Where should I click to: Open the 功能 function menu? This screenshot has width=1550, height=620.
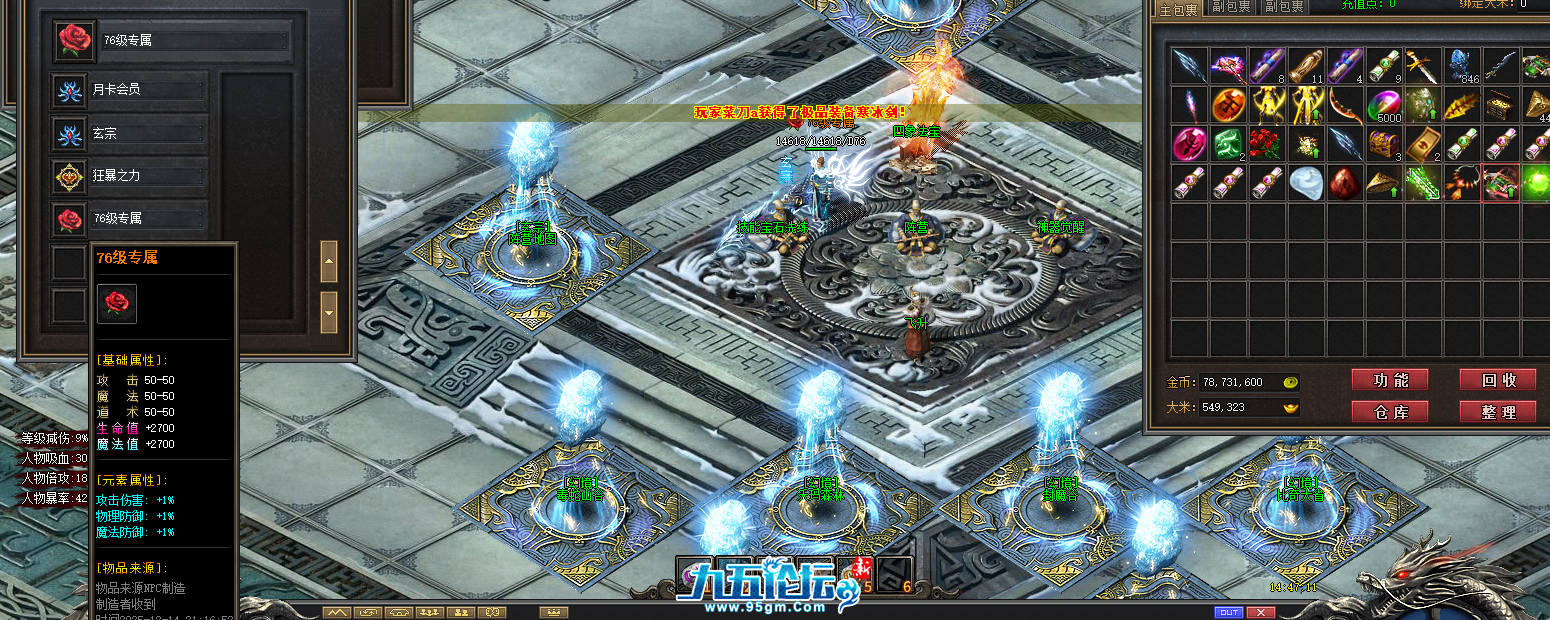(x=1389, y=380)
